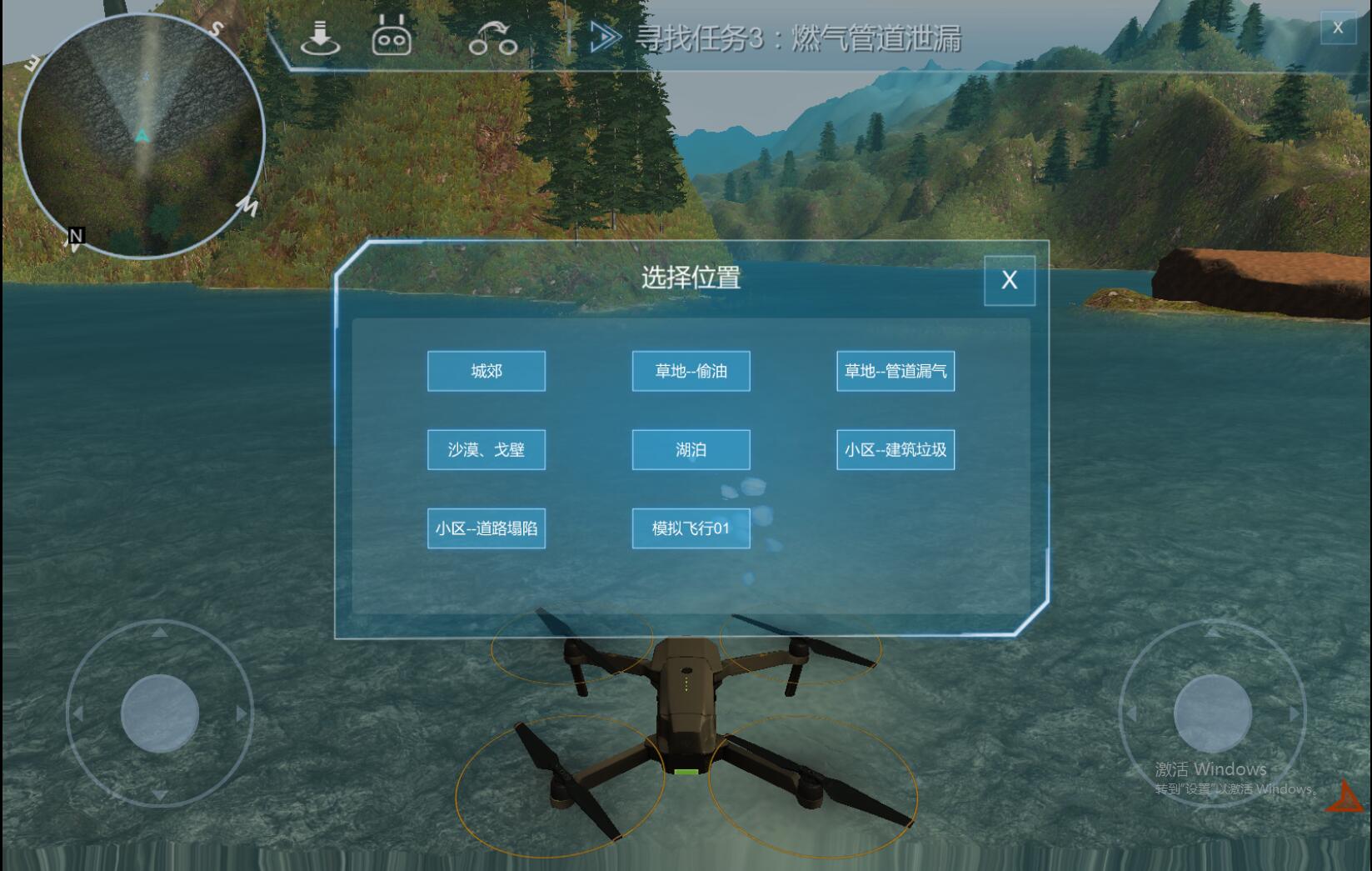Close the simulator with the top-right X
Viewport: 1372px width, 871px height.
1338,28
